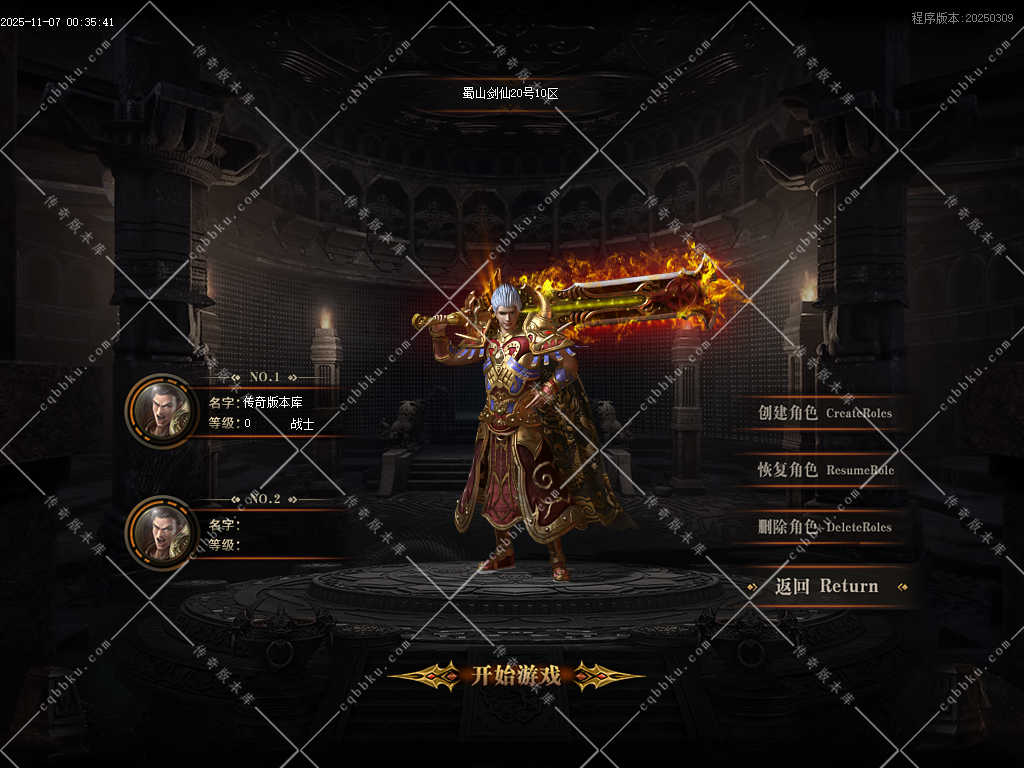The width and height of the screenshot is (1024, 768).
Task: Go back with 返回 Return button
Action: 826,587
